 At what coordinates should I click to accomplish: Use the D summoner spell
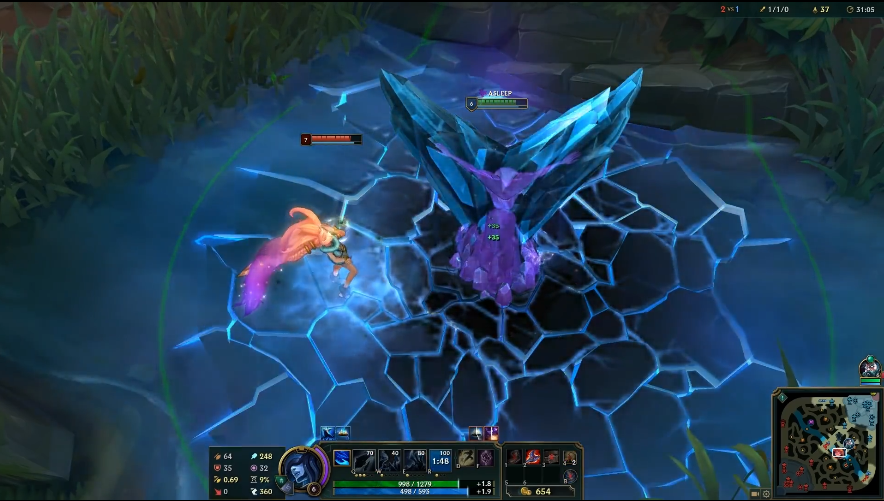pos(467,458)
